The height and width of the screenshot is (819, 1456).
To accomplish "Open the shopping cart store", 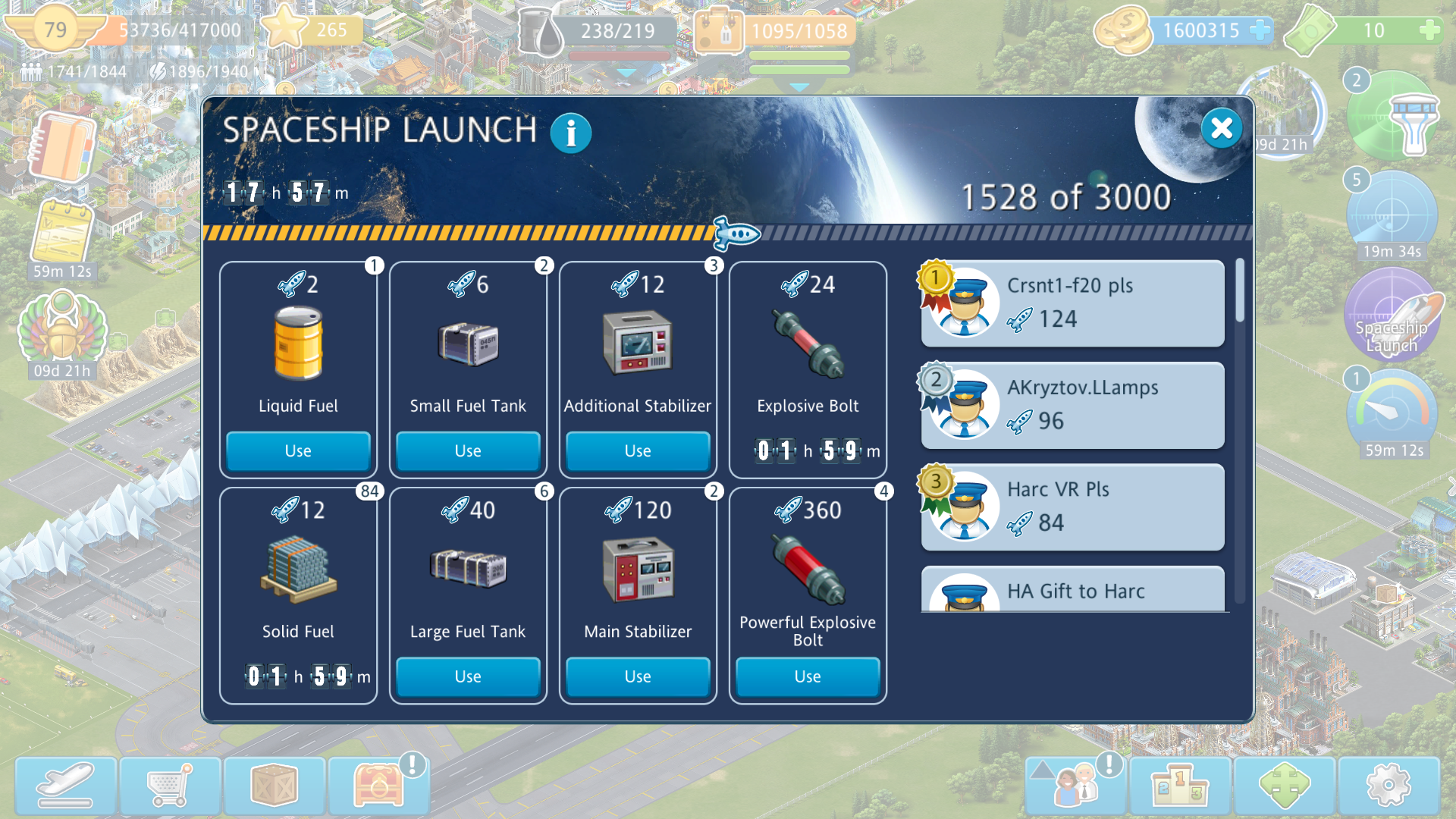I will [x=170, y=786].
